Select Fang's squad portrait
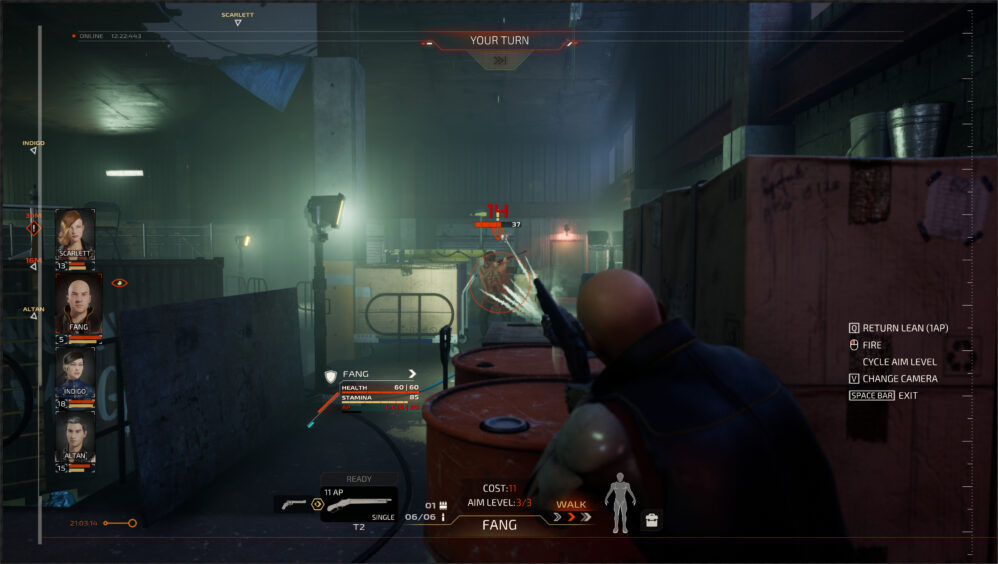This screenshot has height=564, width=998. point(77,305)
